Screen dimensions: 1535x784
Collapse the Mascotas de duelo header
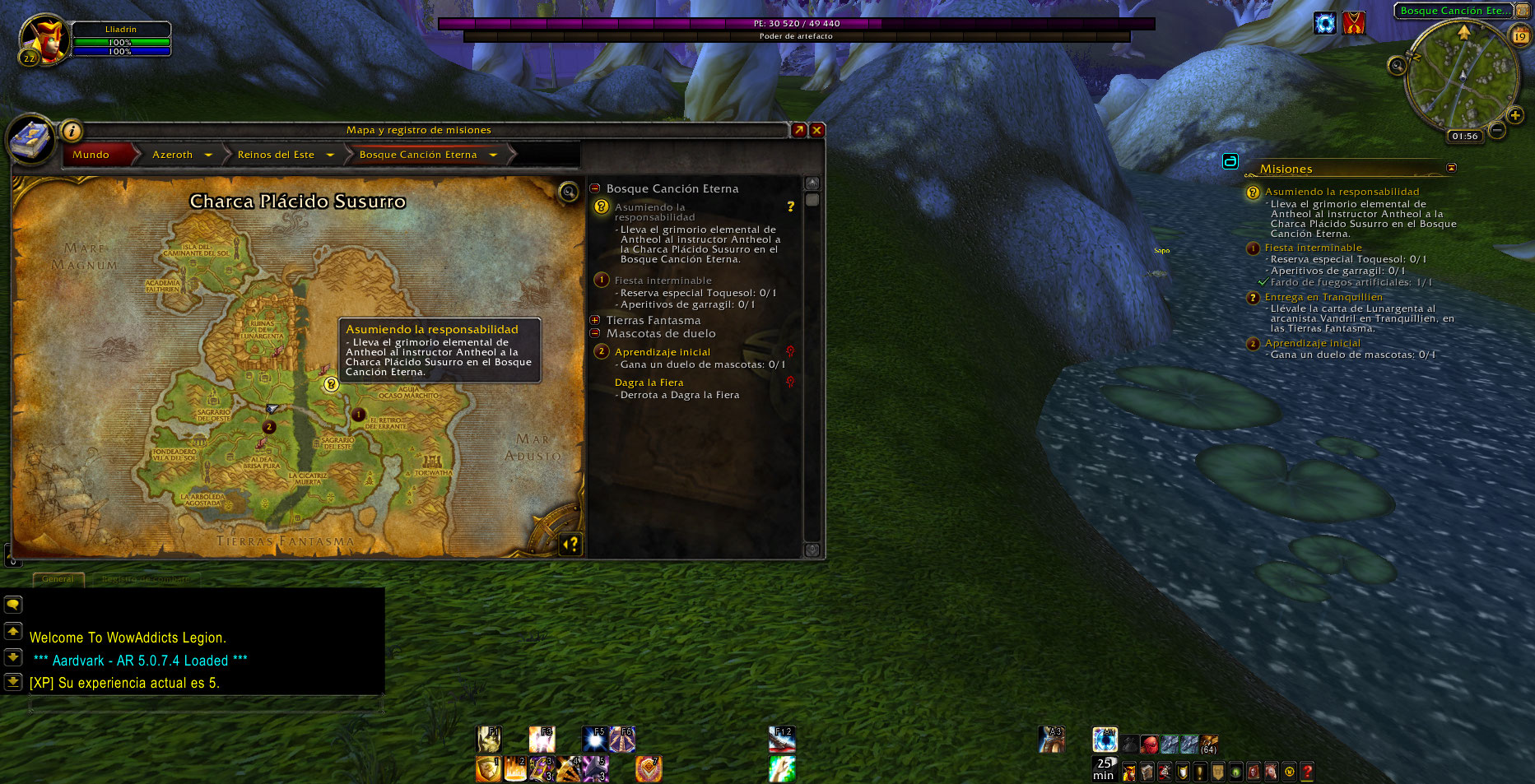595,333
